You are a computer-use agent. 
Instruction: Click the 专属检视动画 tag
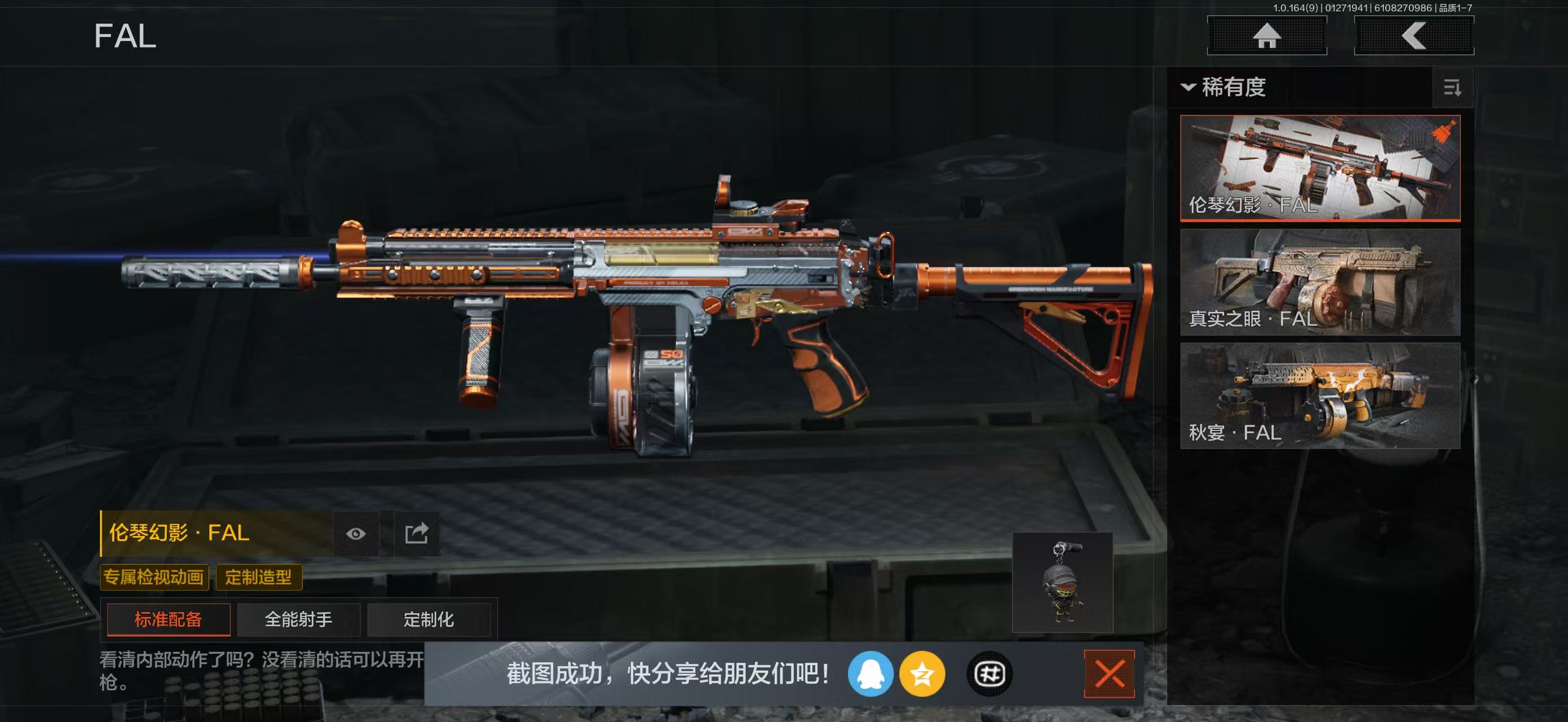pos(154,577)
